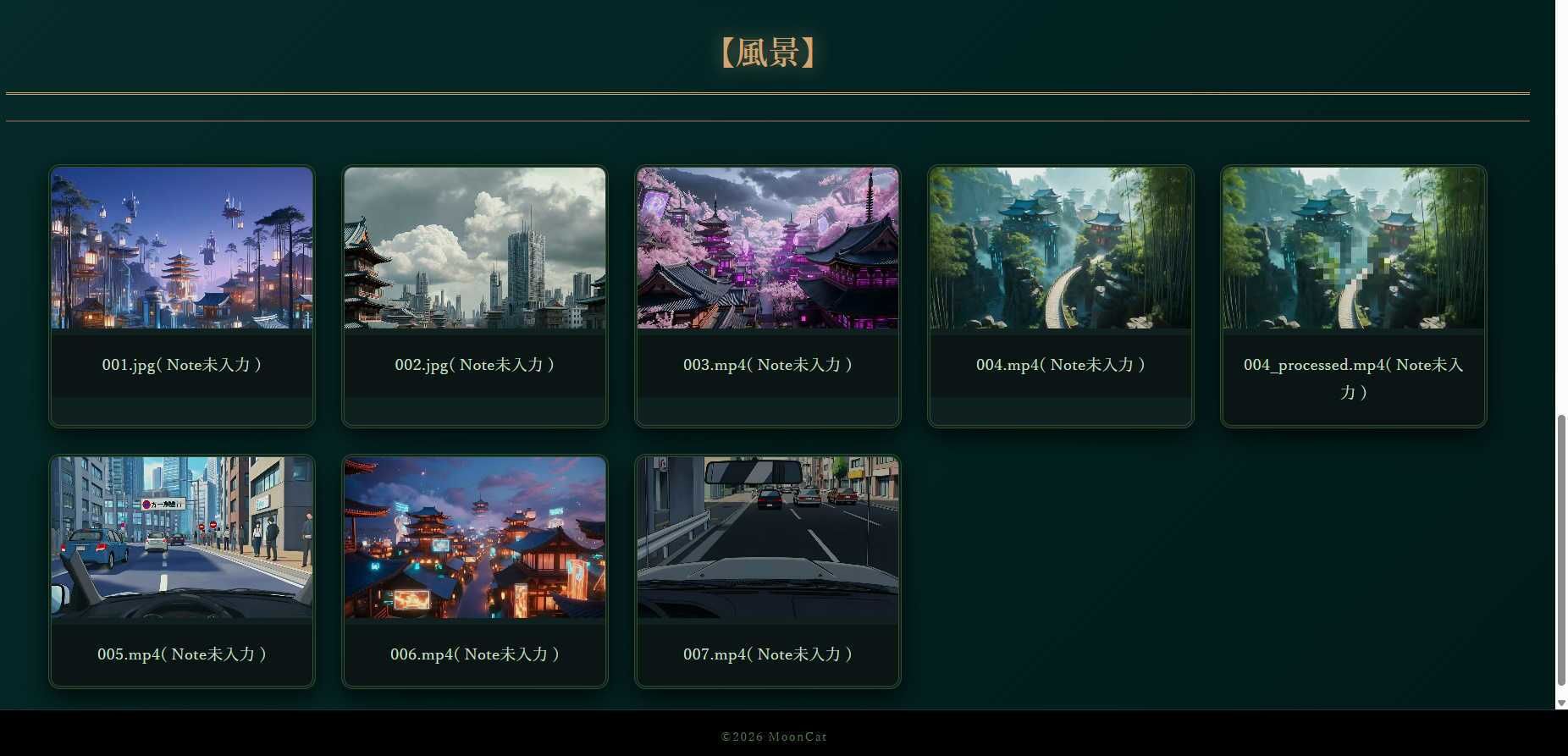Viewport: 1568px width, 756px height.
Task: Open the 004_processed.mp4 pixelated thumbnail
Action: click(1354, 247)
